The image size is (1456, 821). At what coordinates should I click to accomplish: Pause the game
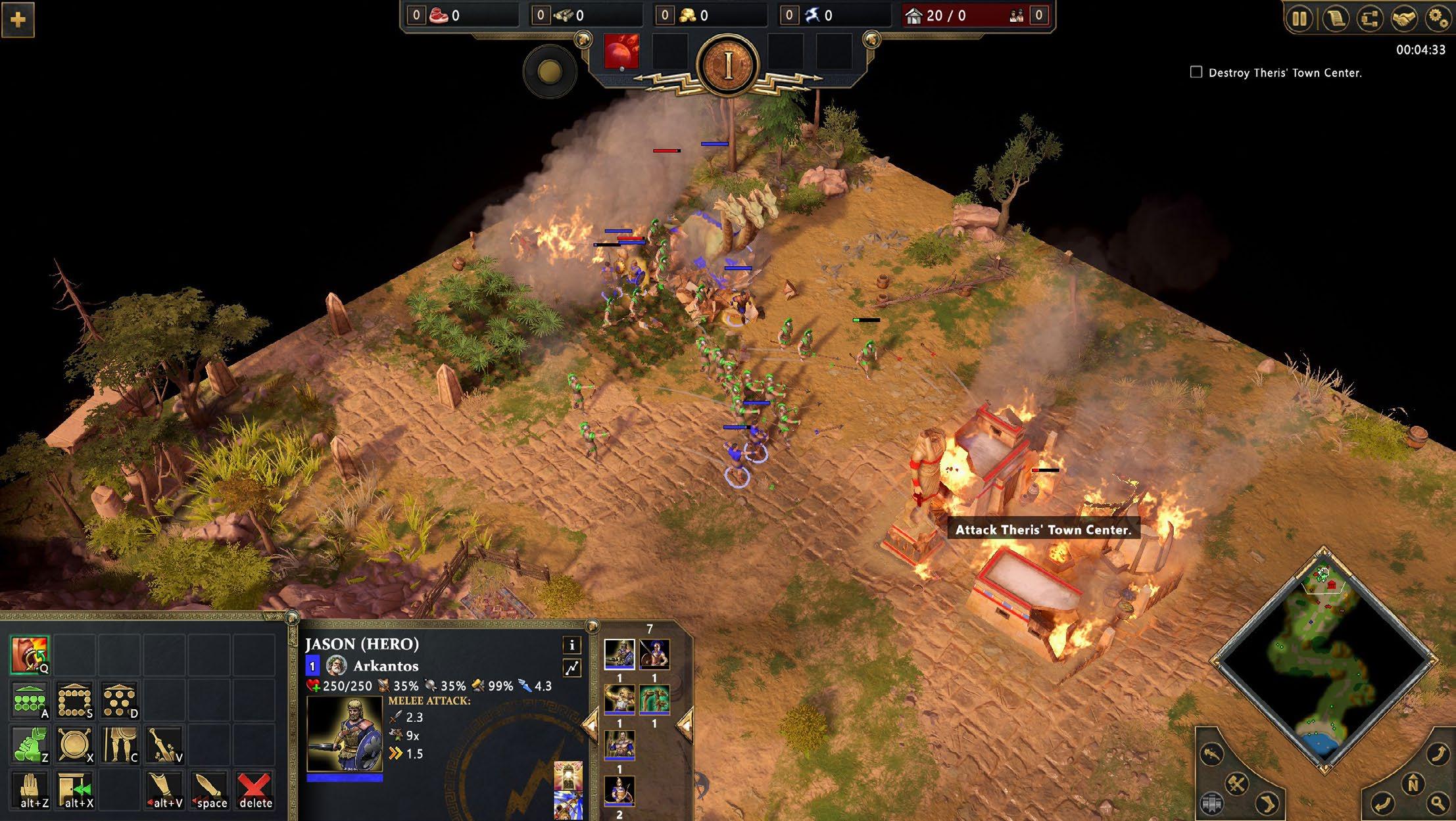pos(1299,18)
